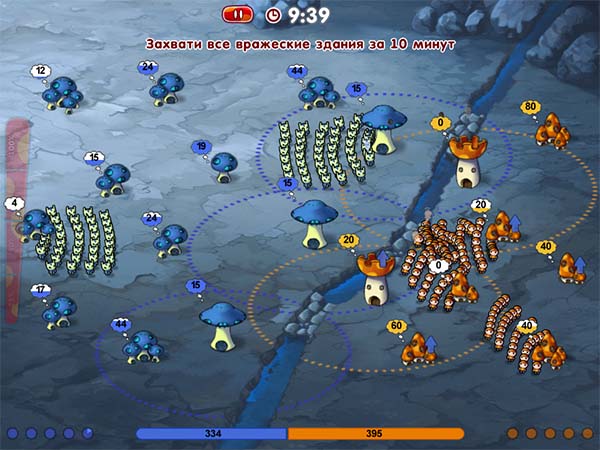
Task: Pause the game with the red button
Action: (x=237, y=14)
